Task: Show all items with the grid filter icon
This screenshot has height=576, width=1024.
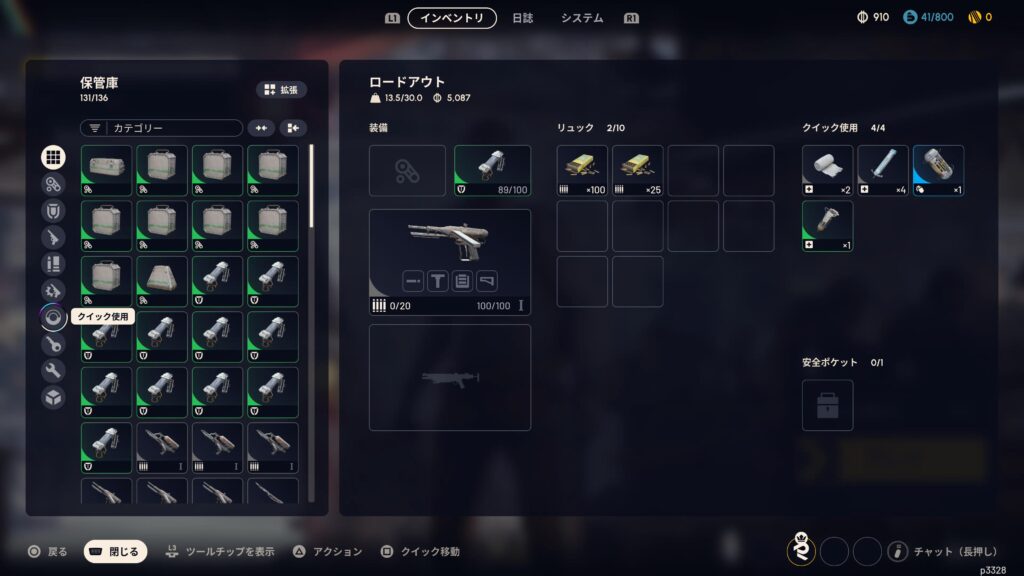Action: 54,157
